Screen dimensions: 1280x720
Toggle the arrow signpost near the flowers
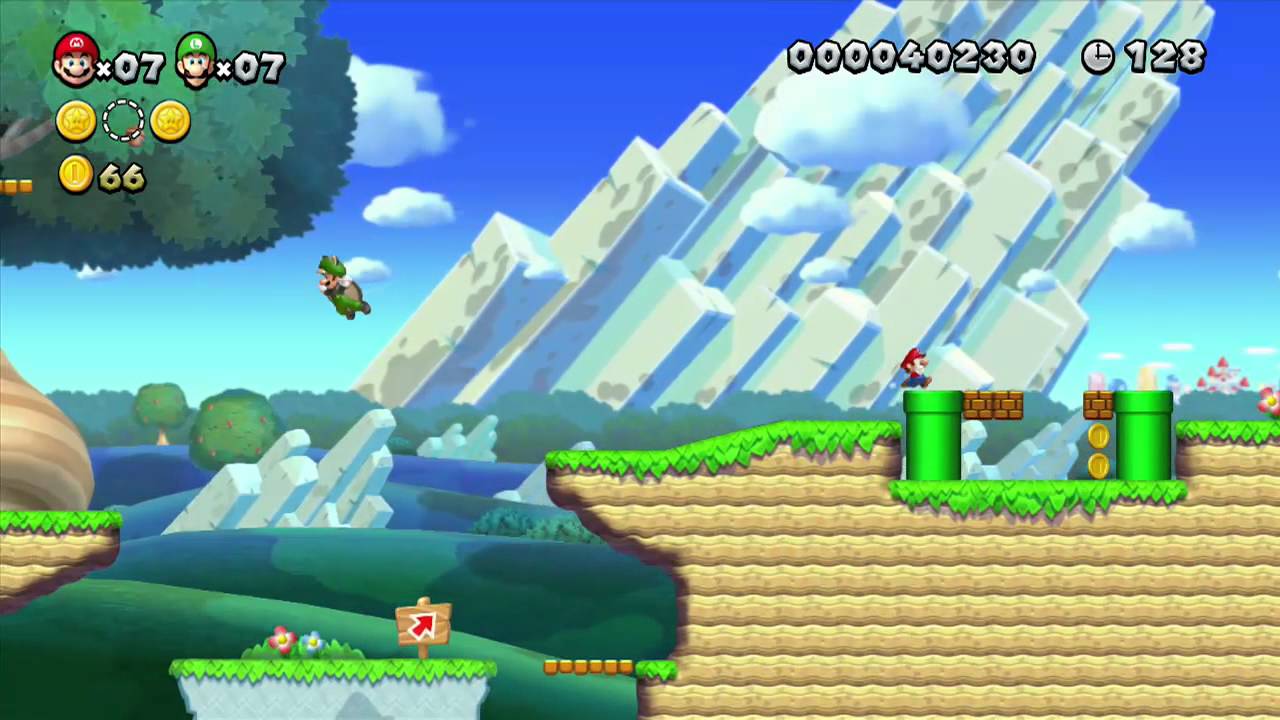coord(422,622)
